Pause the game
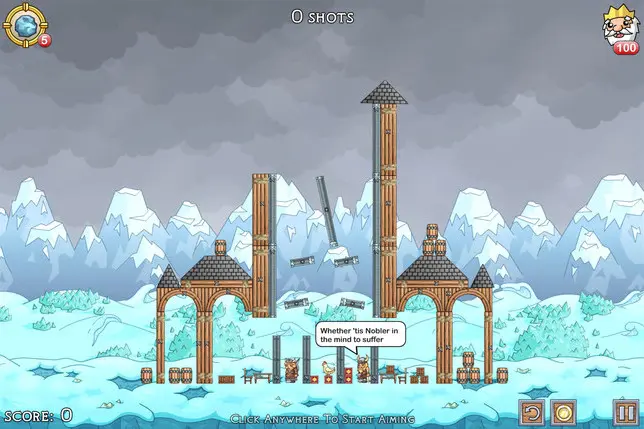The image size is (644, 429). (625, 412)
